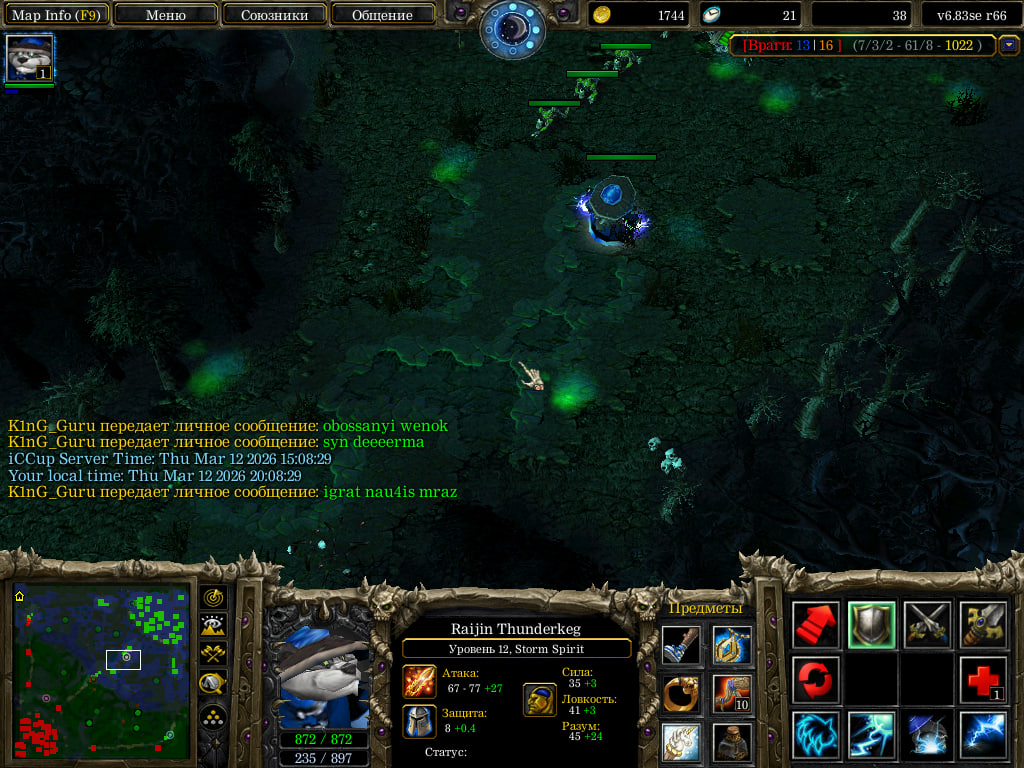Select the boot item in the inventory
Image resolution: width=1024 pixels, height=768 pixels.
click(x=681, y=645)
